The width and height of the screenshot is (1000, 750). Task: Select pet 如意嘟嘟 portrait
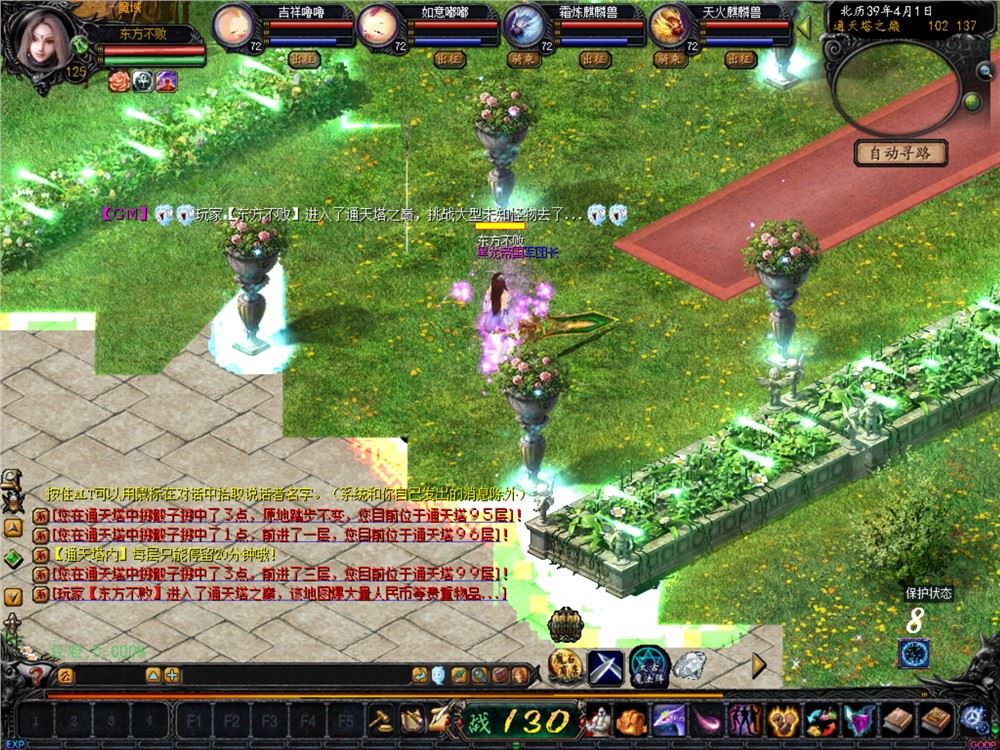click(x=378, y=24)
